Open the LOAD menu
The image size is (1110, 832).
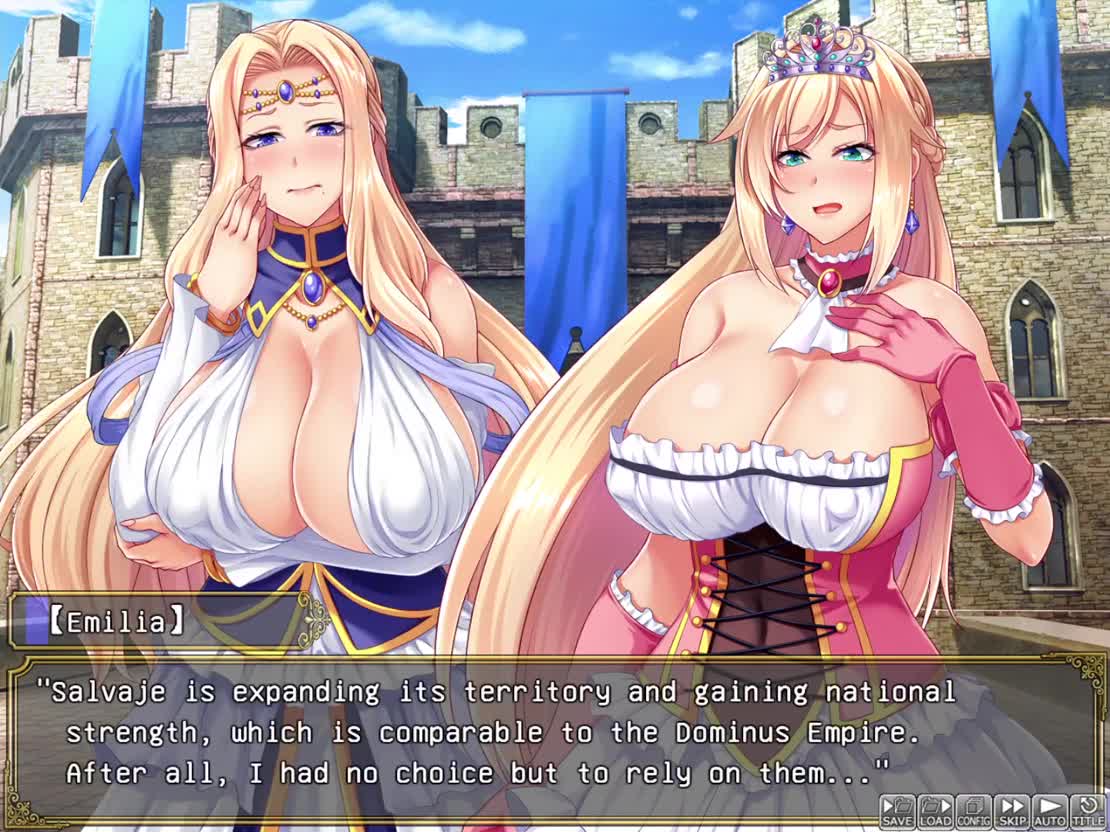(x=935, y=811)
